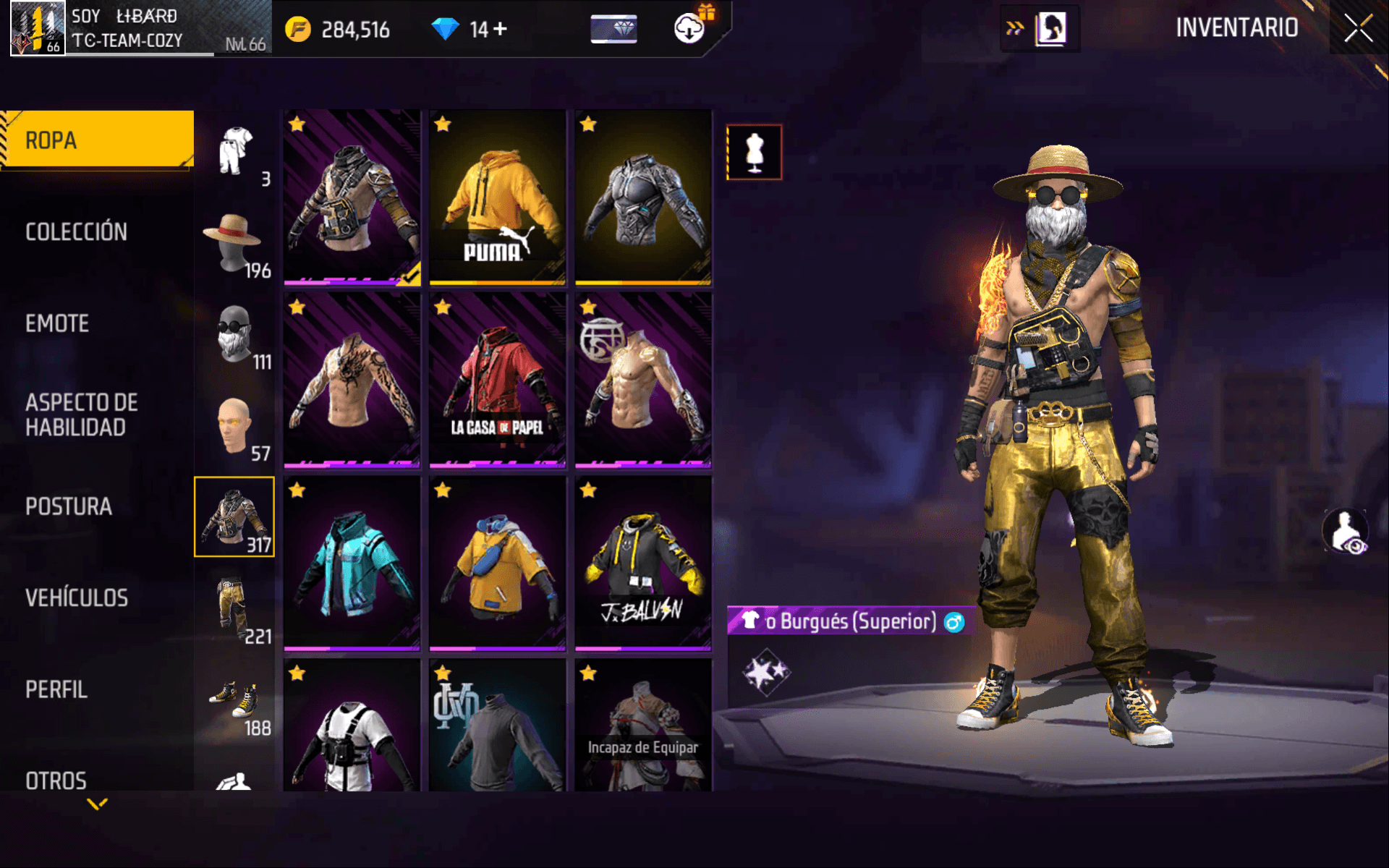Open the Colección tab
Screen dimensions: 1389x868
[x=77, y=231]
